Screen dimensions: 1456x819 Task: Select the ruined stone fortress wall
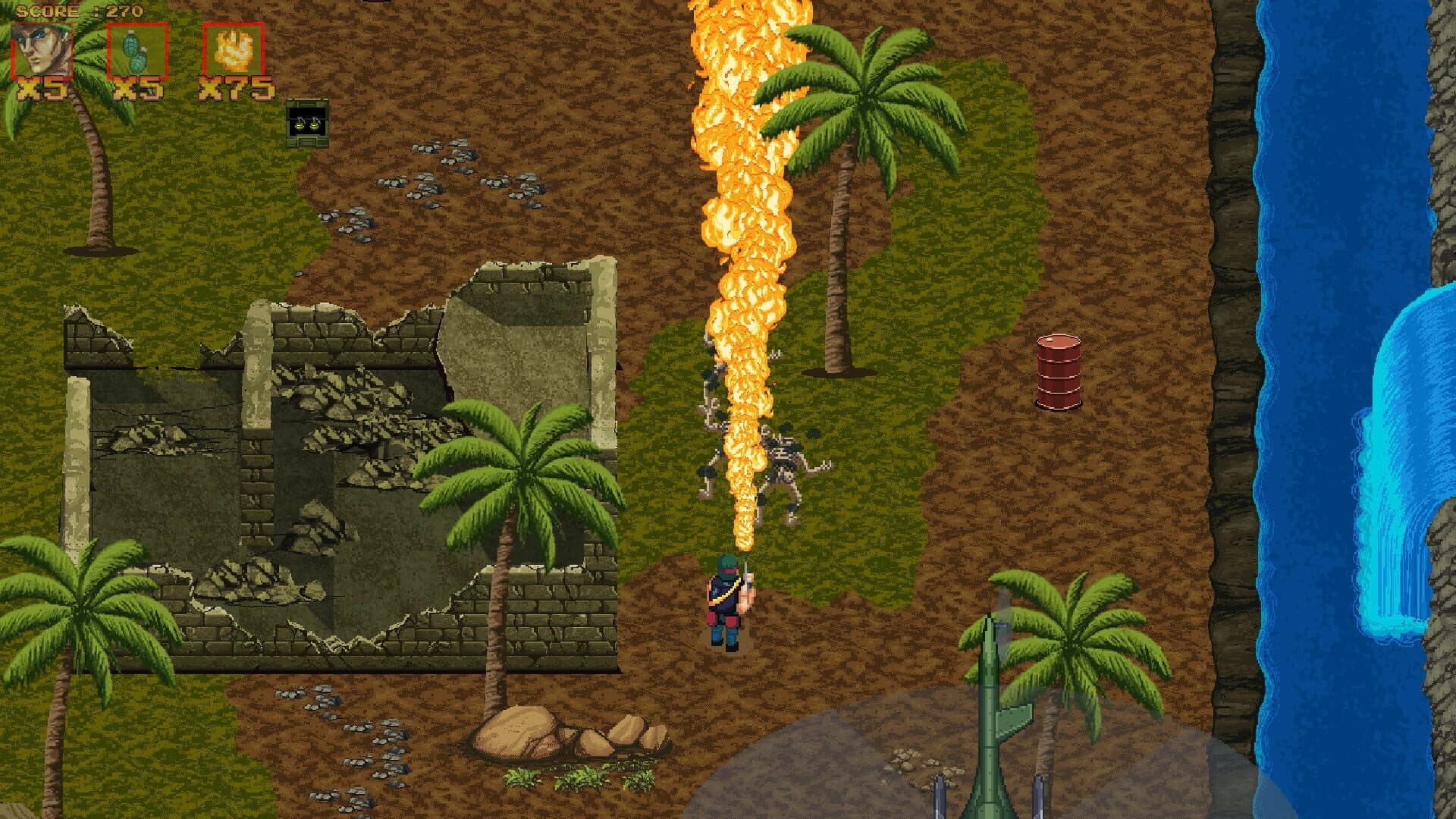tap(303, 455)
